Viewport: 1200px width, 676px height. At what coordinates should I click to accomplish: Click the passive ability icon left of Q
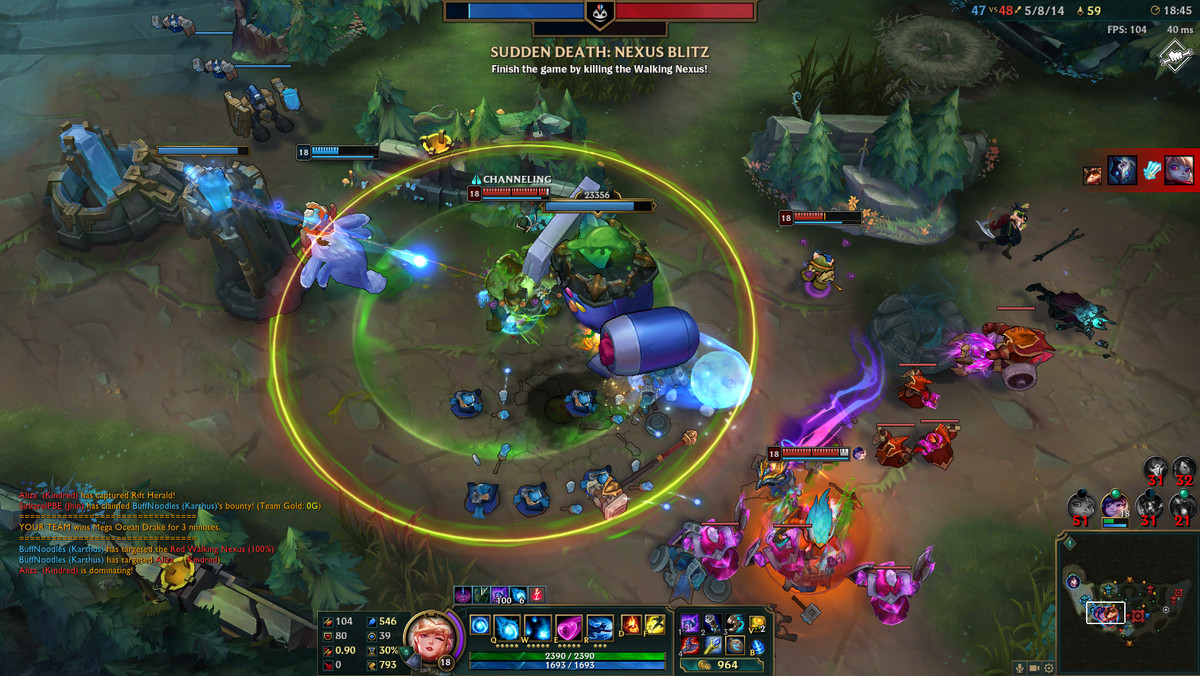pyautogui.click(x=478, y=626)
